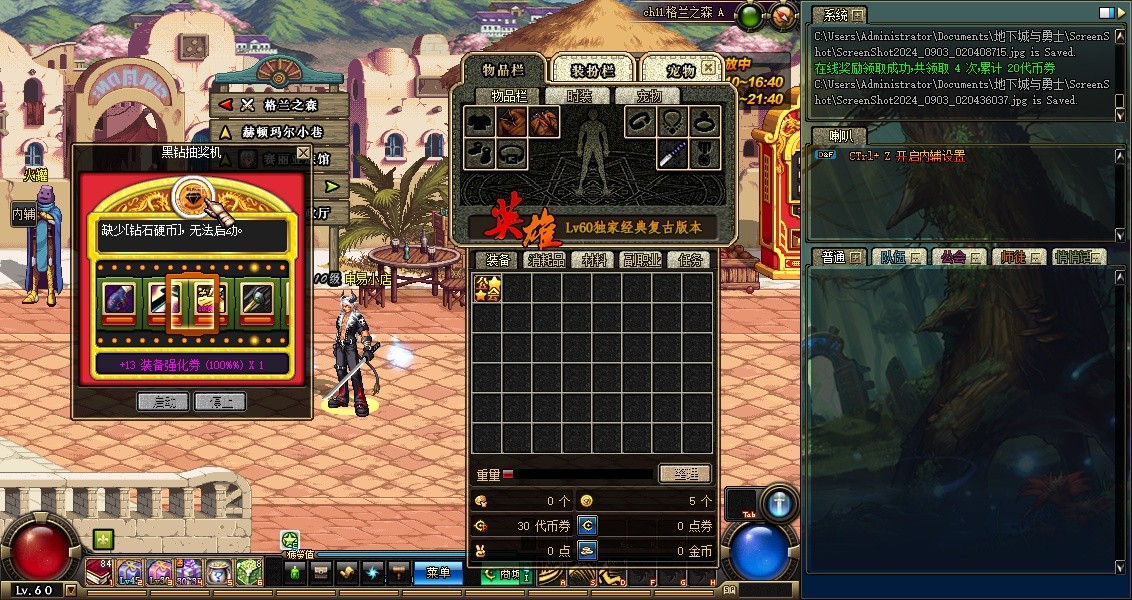Click the 启动 start button on the lottery machine
This screenshot has height=600, width=1132.
(162, 402)
